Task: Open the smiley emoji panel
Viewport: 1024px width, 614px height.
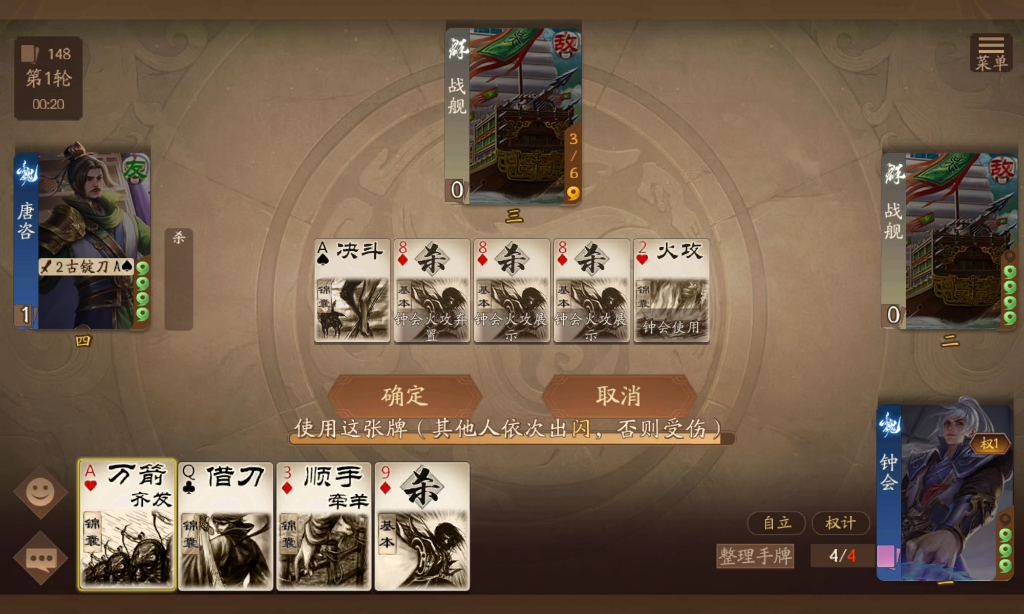Action: (x=41, y=492)
